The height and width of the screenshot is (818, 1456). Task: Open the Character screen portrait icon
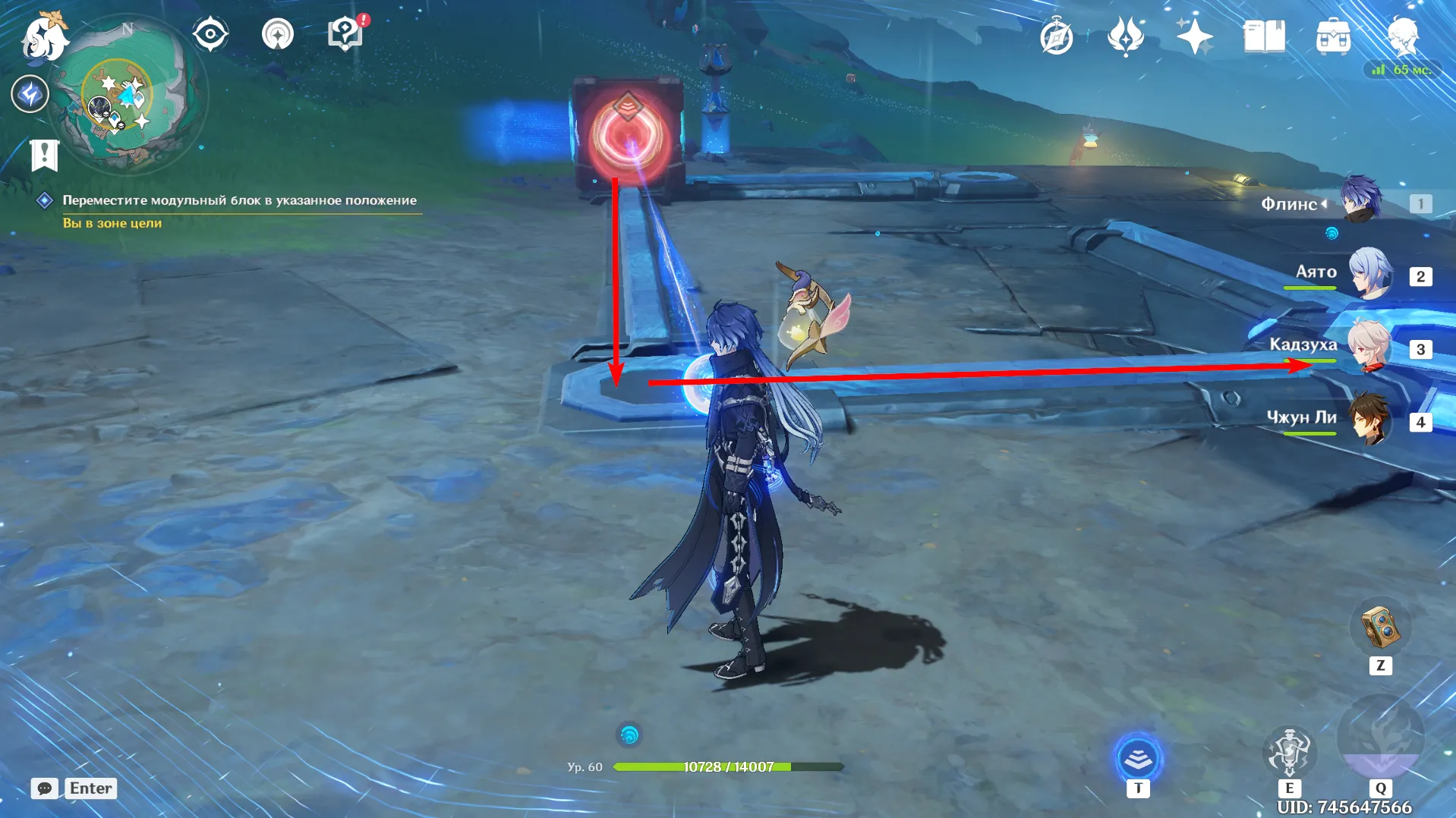[x=1406, y=35]
